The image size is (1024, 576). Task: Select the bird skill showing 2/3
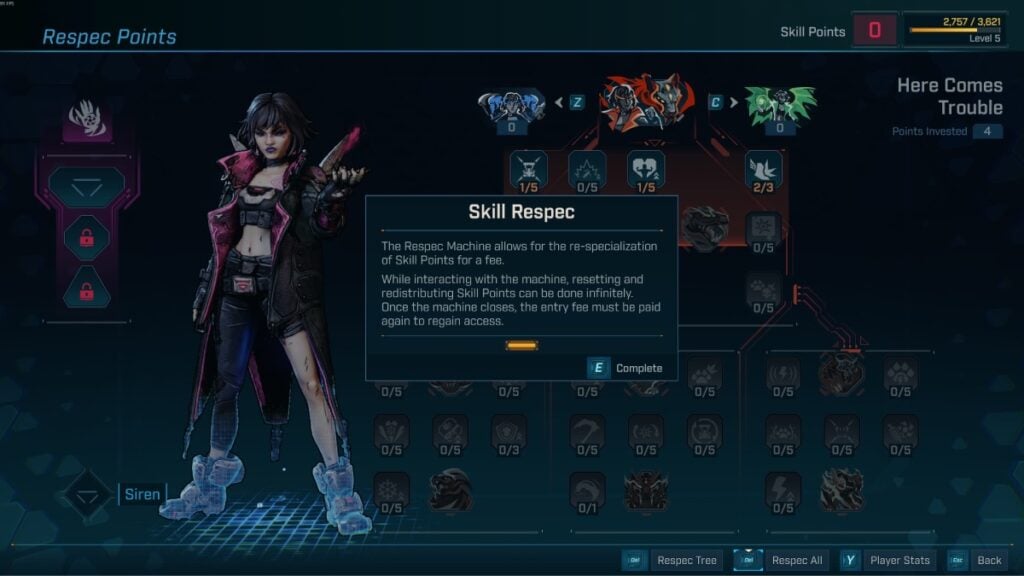pos(763,172)
